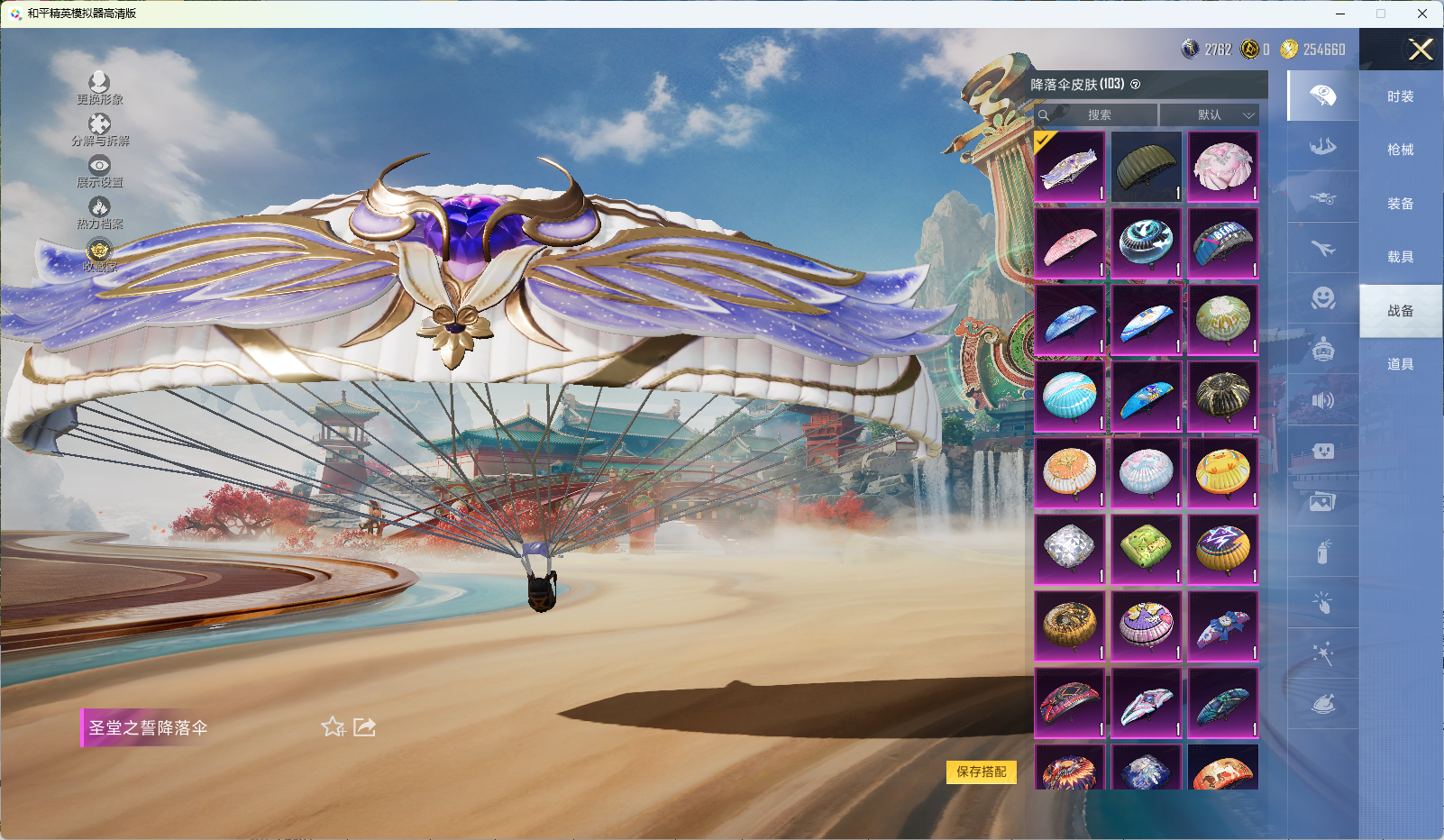The image size is (1444, 840).
Task: Click the help question mark beside 降落伞皮肤
Action: click(1136, 85)
